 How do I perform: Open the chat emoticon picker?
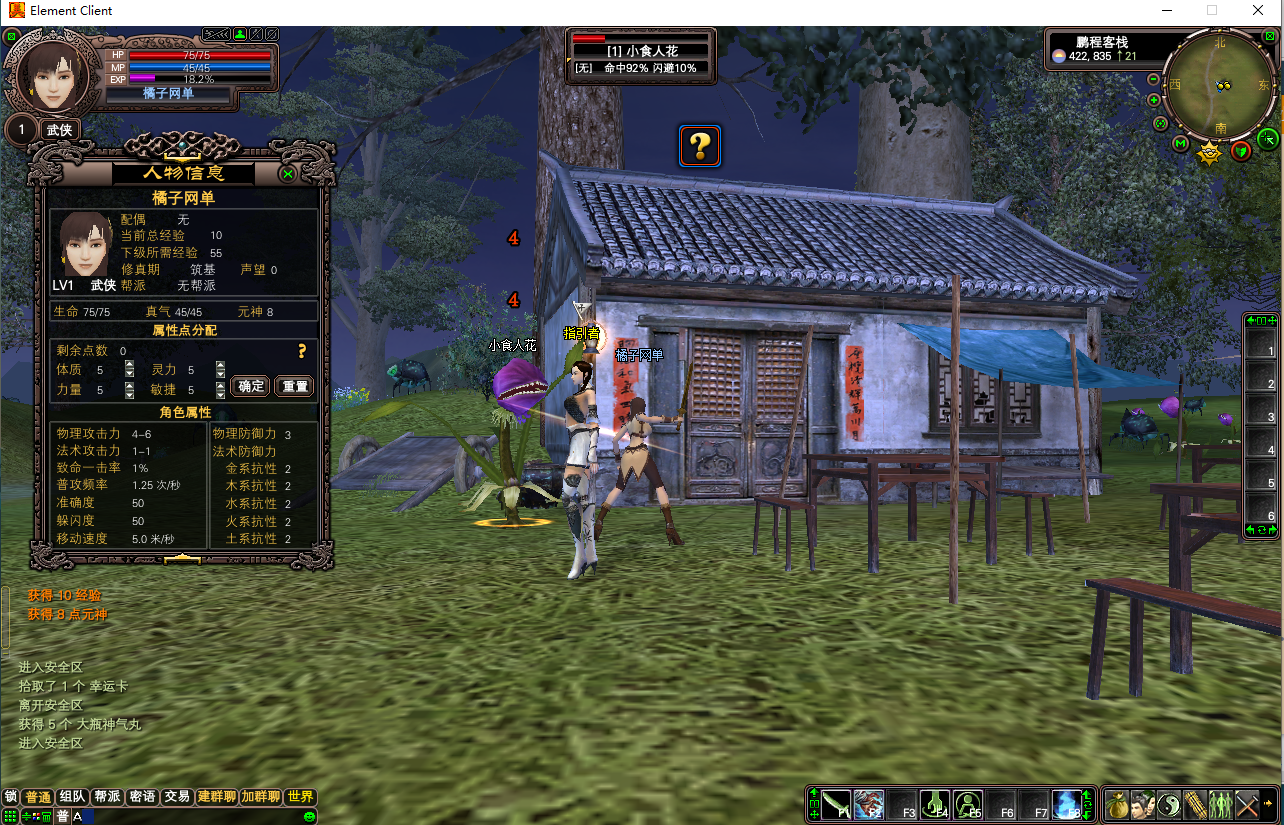pyautogui.click(x=309, y=817)
